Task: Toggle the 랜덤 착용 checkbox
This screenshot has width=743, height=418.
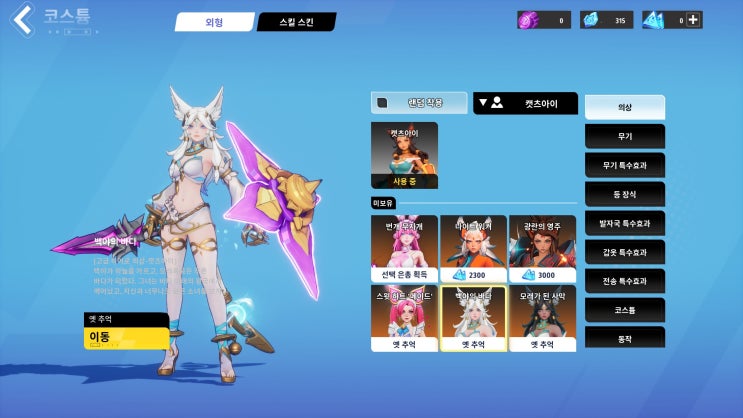Action: pos(381,102)
